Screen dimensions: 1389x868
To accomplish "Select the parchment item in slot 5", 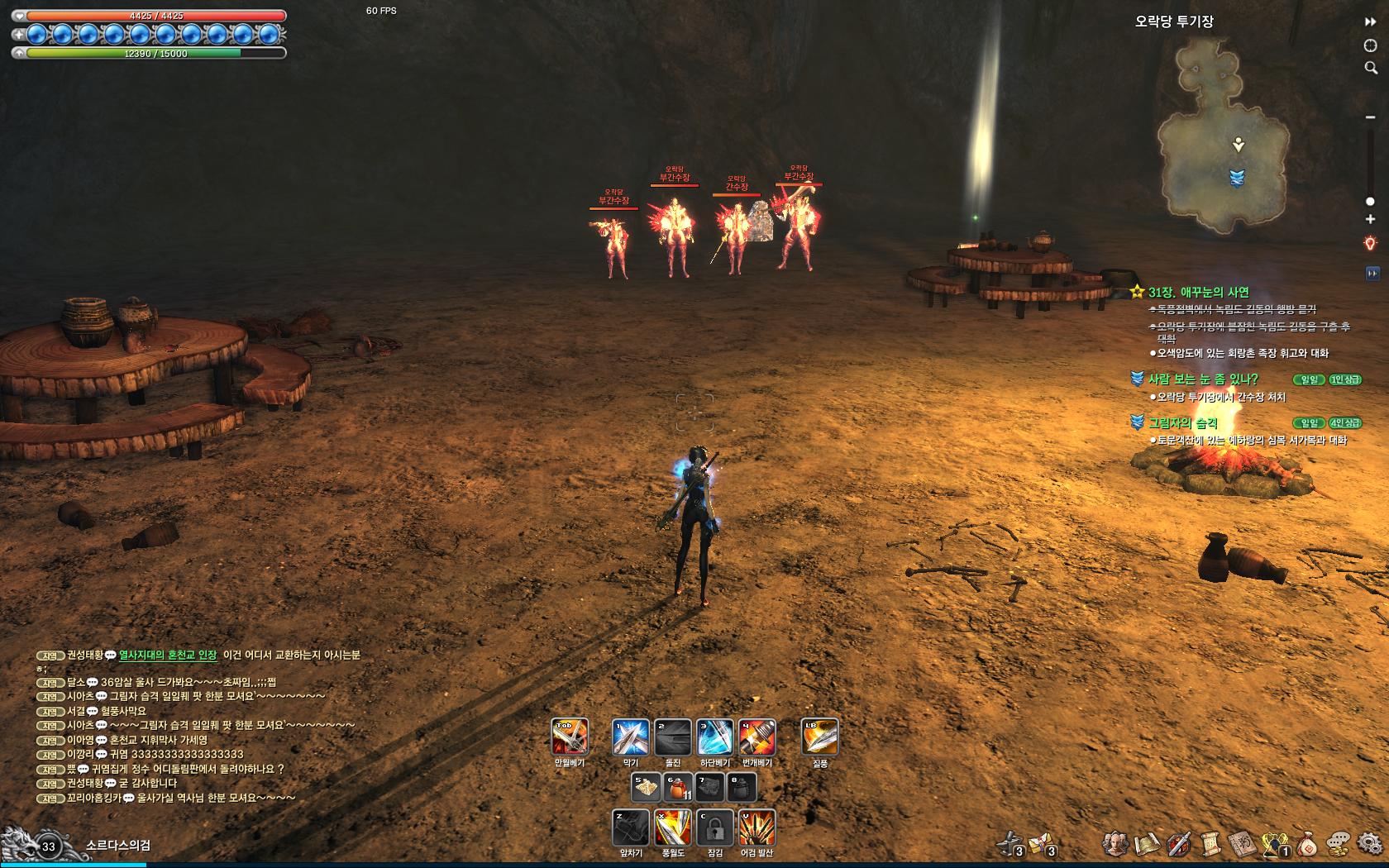I will [x=646, y=788].
